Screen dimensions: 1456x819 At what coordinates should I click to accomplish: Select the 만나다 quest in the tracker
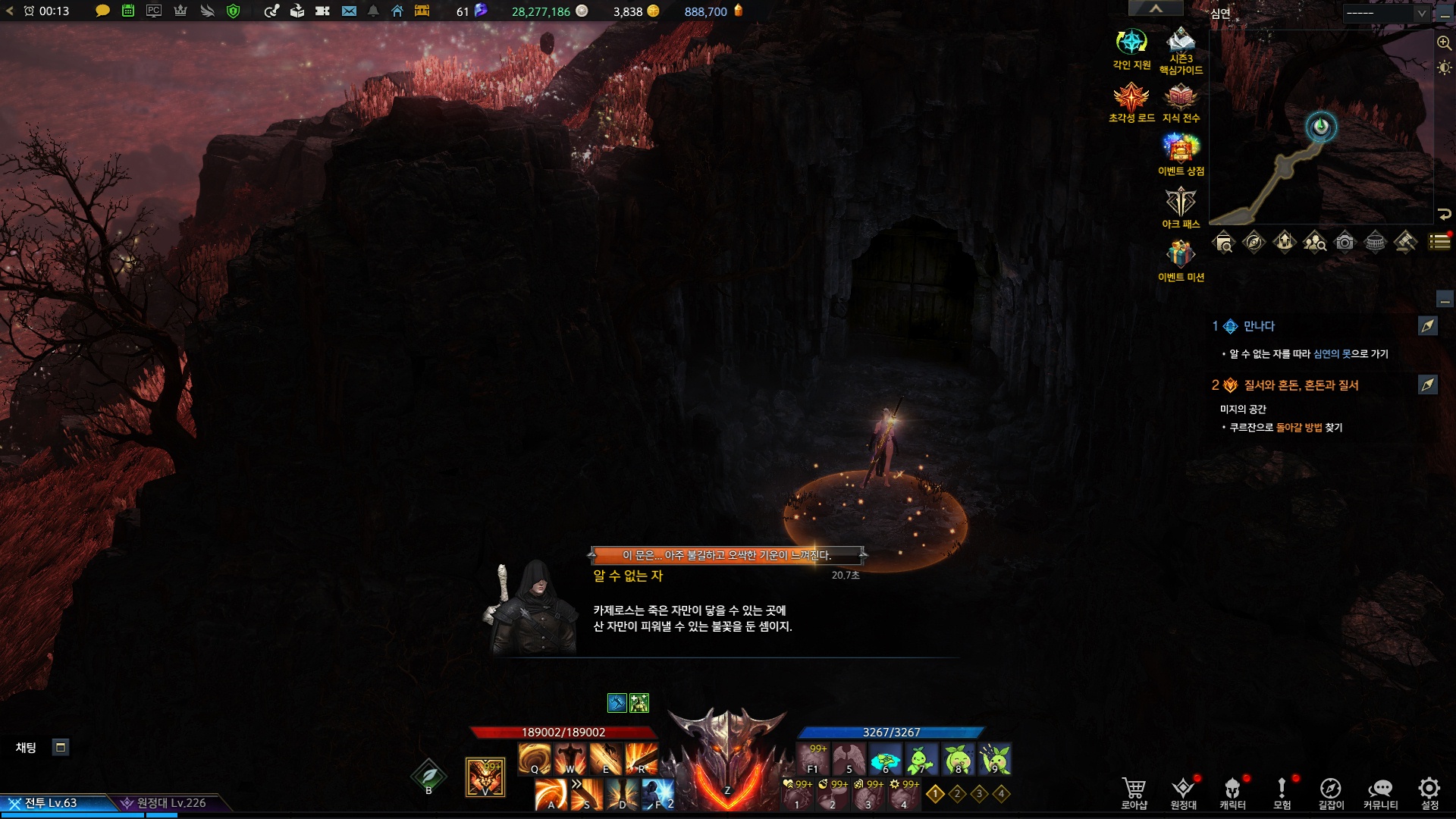pos(1259,326)
